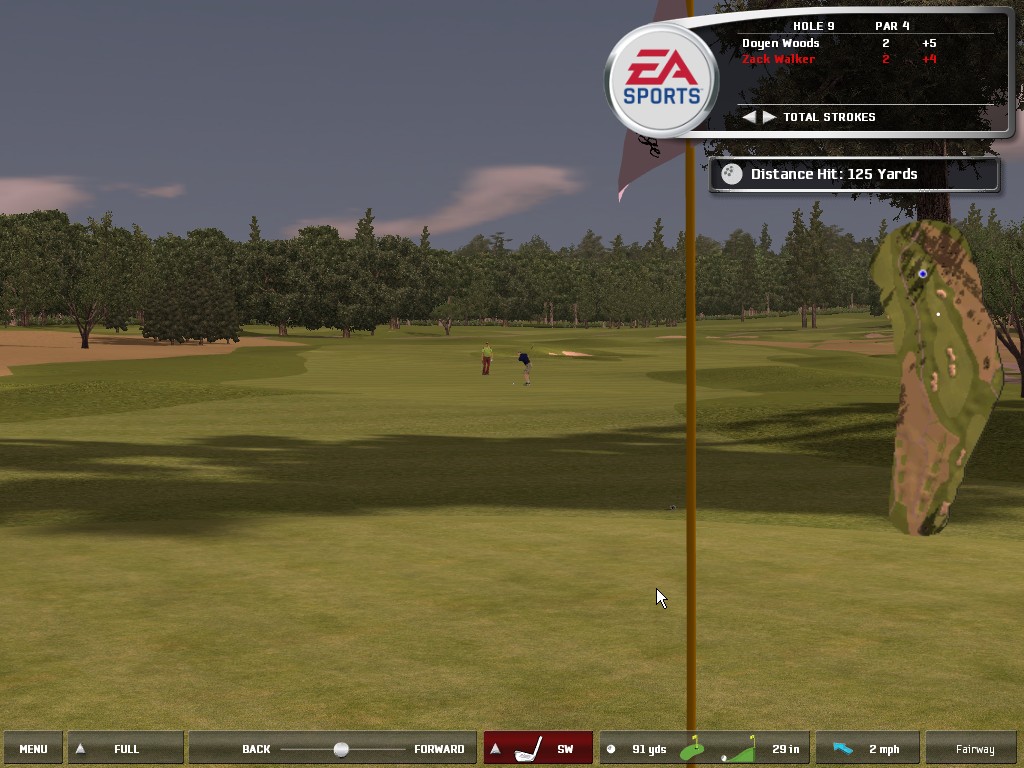This screenshot has height=768, width=1024.
Task: Show the previous scoreboard stat with left arrow
Action: (x=748, y=117)
